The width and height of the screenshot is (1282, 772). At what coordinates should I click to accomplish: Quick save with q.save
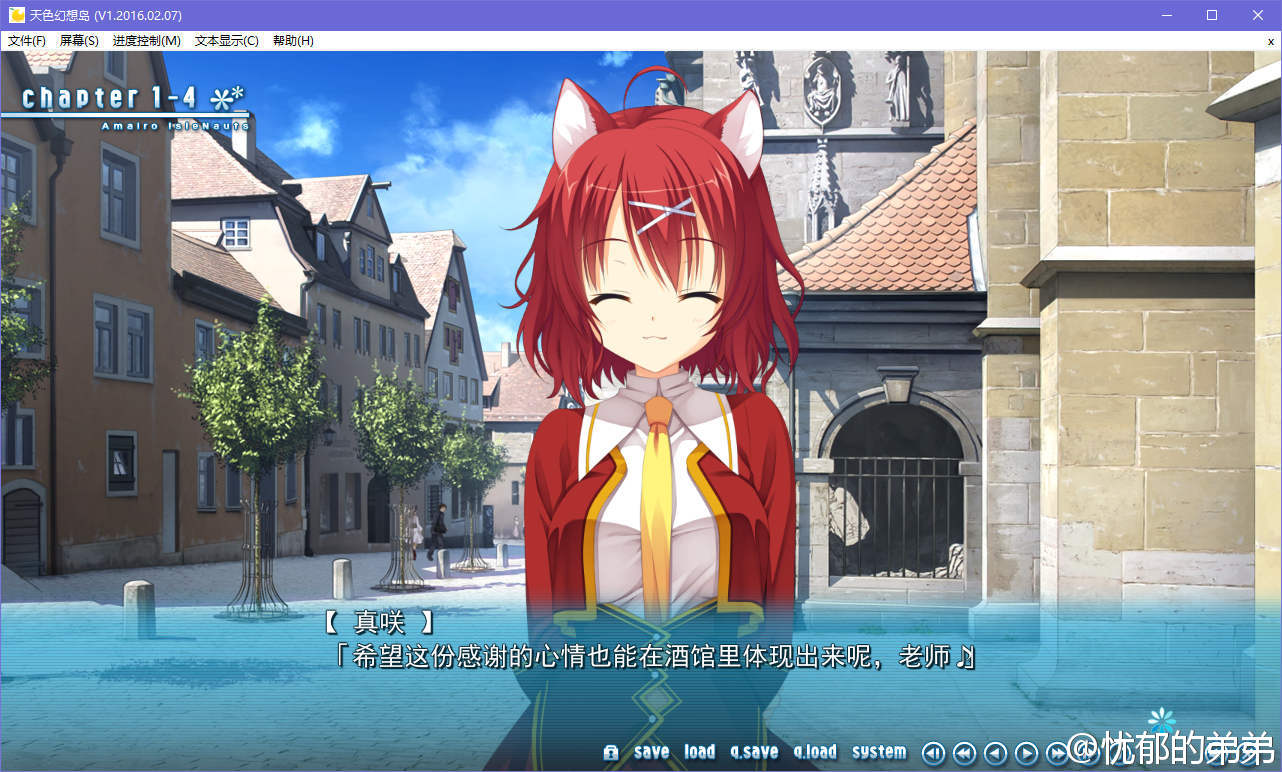point(754,752)
